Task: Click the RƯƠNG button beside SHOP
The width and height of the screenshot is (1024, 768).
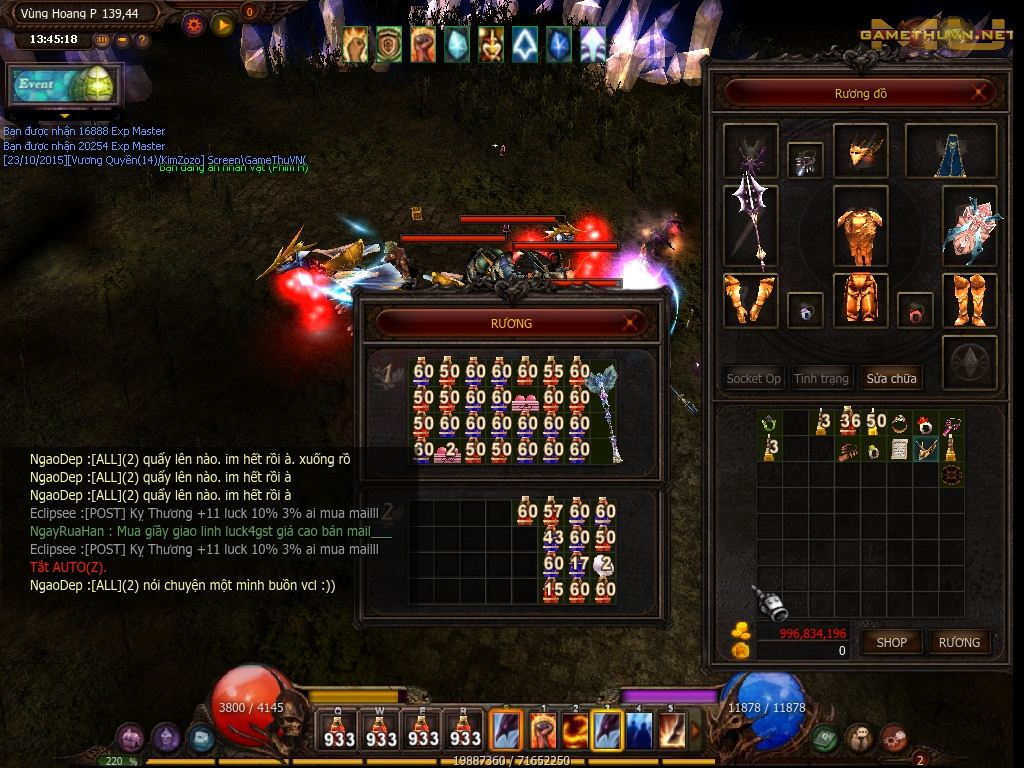Action: pyautogui.click(x=959, y=642)
